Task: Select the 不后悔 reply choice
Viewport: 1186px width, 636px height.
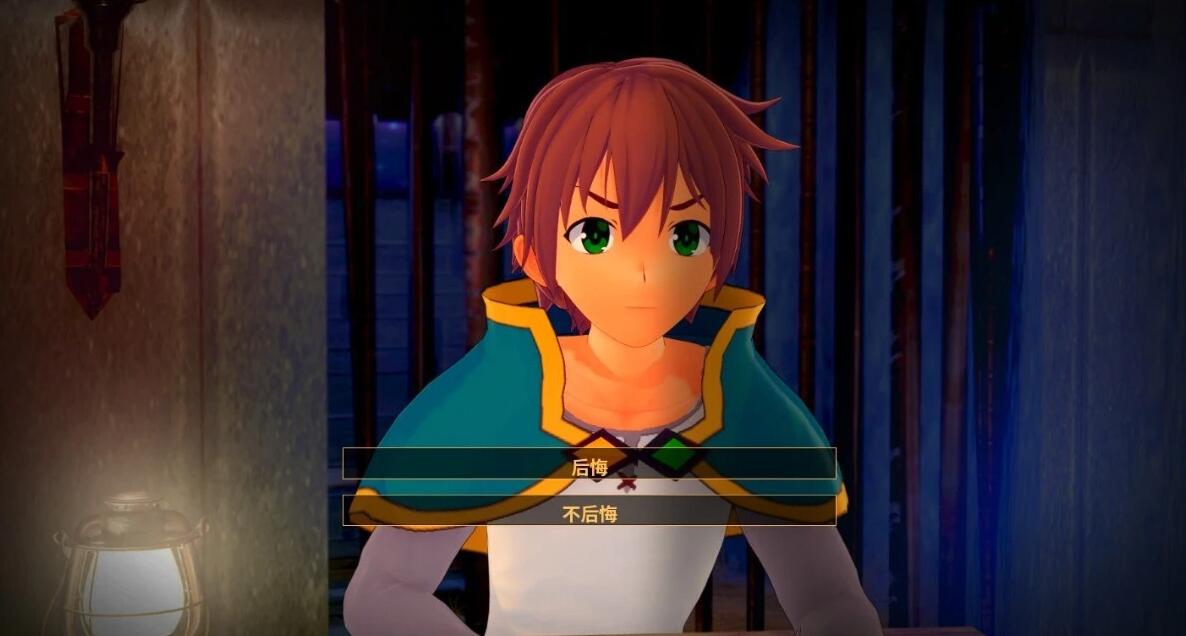Action: pos(589,512)
